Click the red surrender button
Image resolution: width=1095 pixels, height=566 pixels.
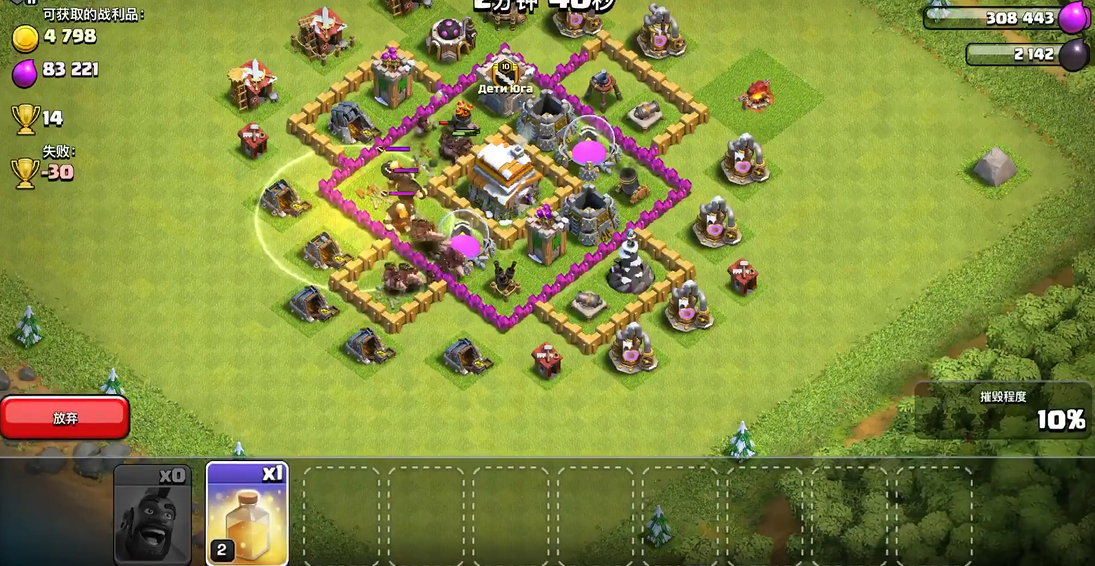pos(65,418)
